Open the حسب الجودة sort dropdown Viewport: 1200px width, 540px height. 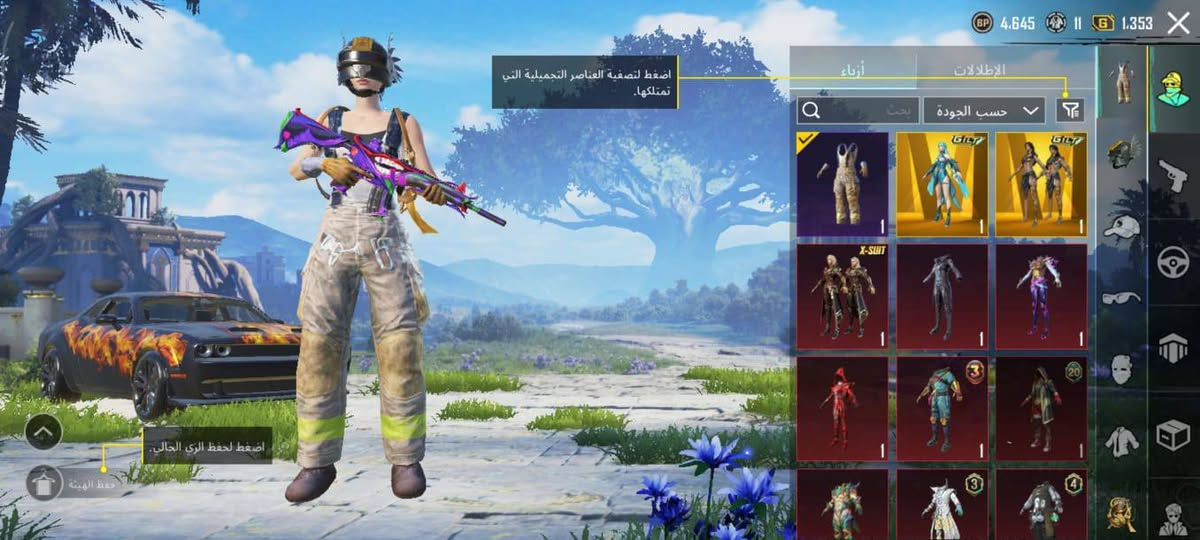pyautogui.click(x=984, y=110)
